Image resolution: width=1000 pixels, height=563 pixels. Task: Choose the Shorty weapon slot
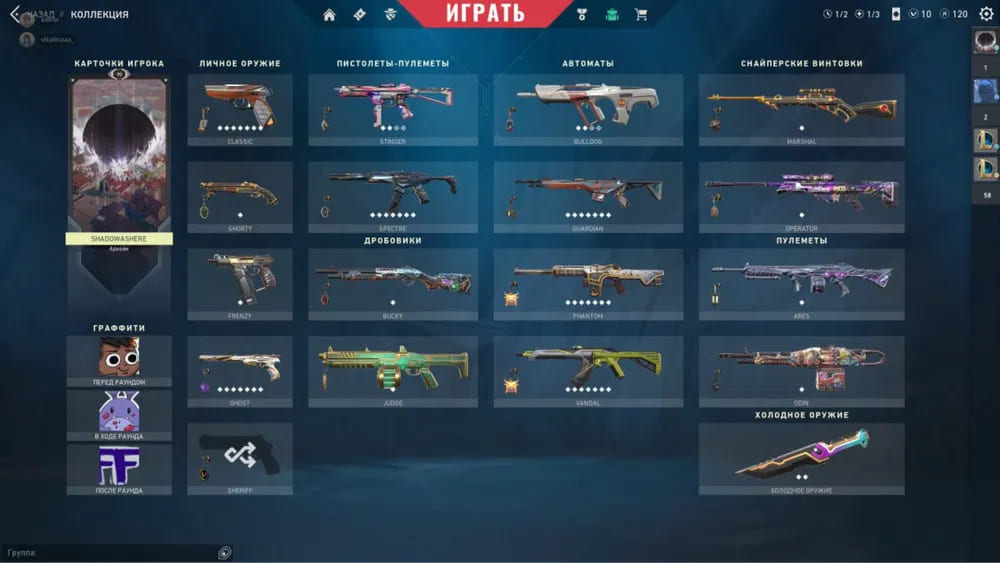pos(240,194)
